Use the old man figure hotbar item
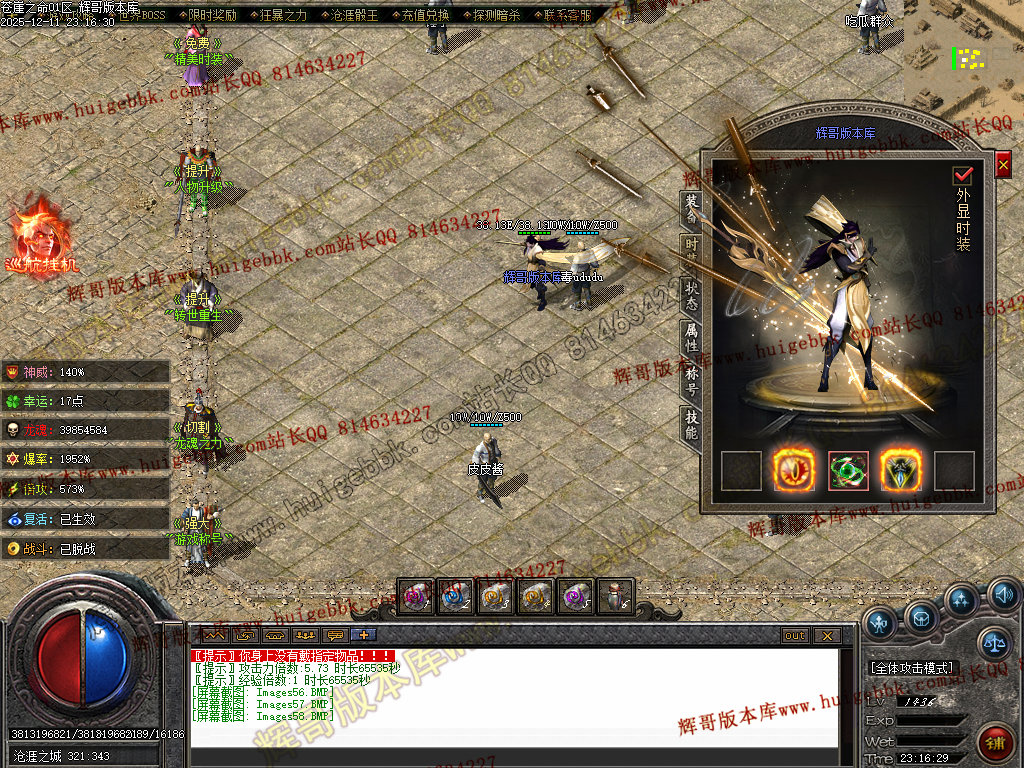The height and width of the screenshot is (768, 1024). click(616, 597)
